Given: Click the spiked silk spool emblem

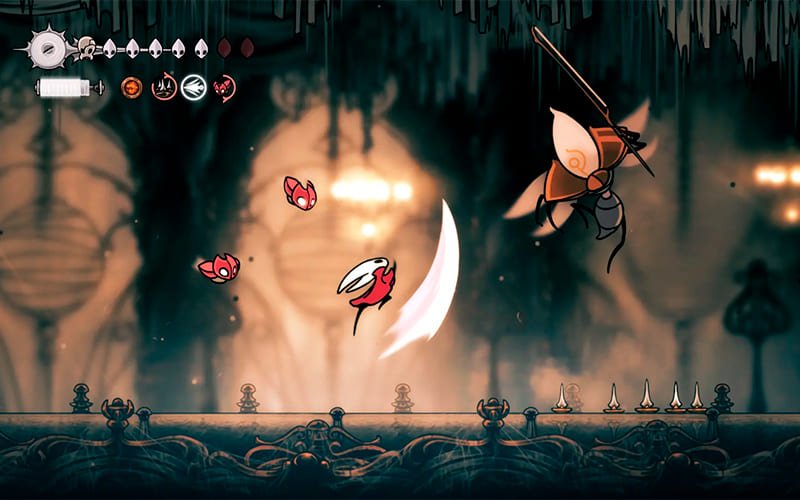Looking at the screenshot, I should (46, 47).
